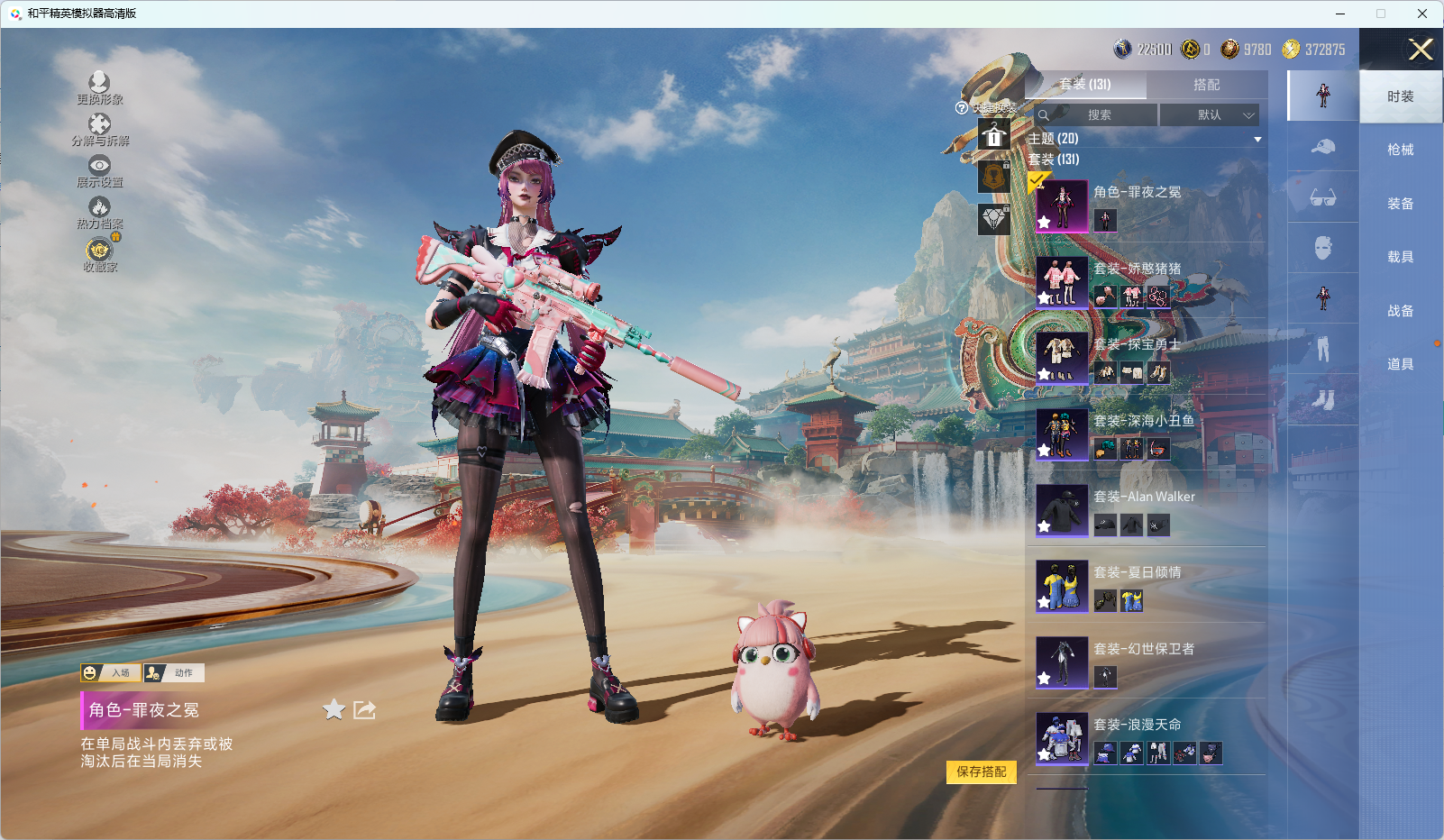Favorite the outfit with star icon
Screen dimensions: 1444x840
pyautogui.click(x=334, y=710)
